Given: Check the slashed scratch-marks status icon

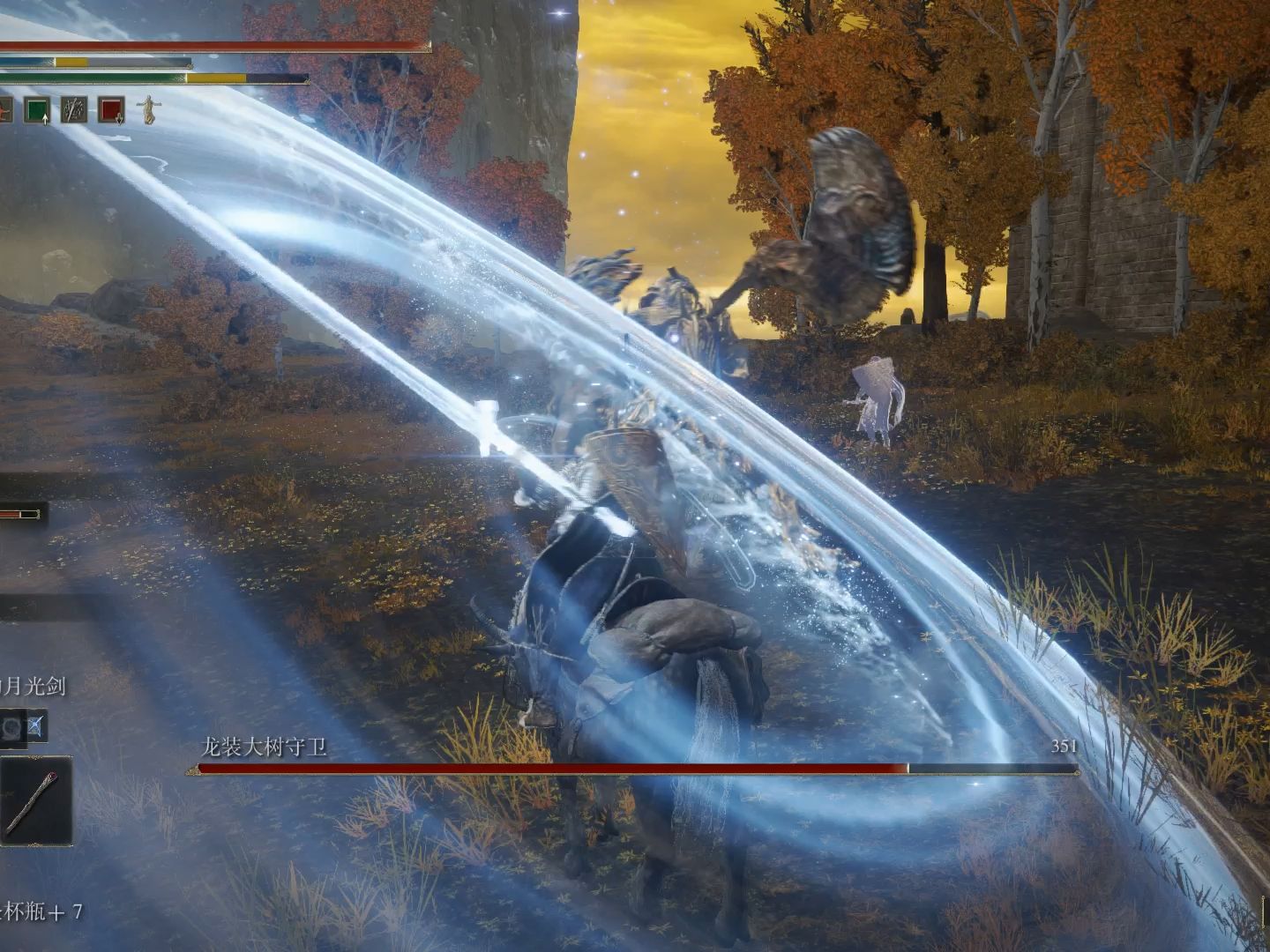Looking at the screenshot, I should click(x=74, y=110).
